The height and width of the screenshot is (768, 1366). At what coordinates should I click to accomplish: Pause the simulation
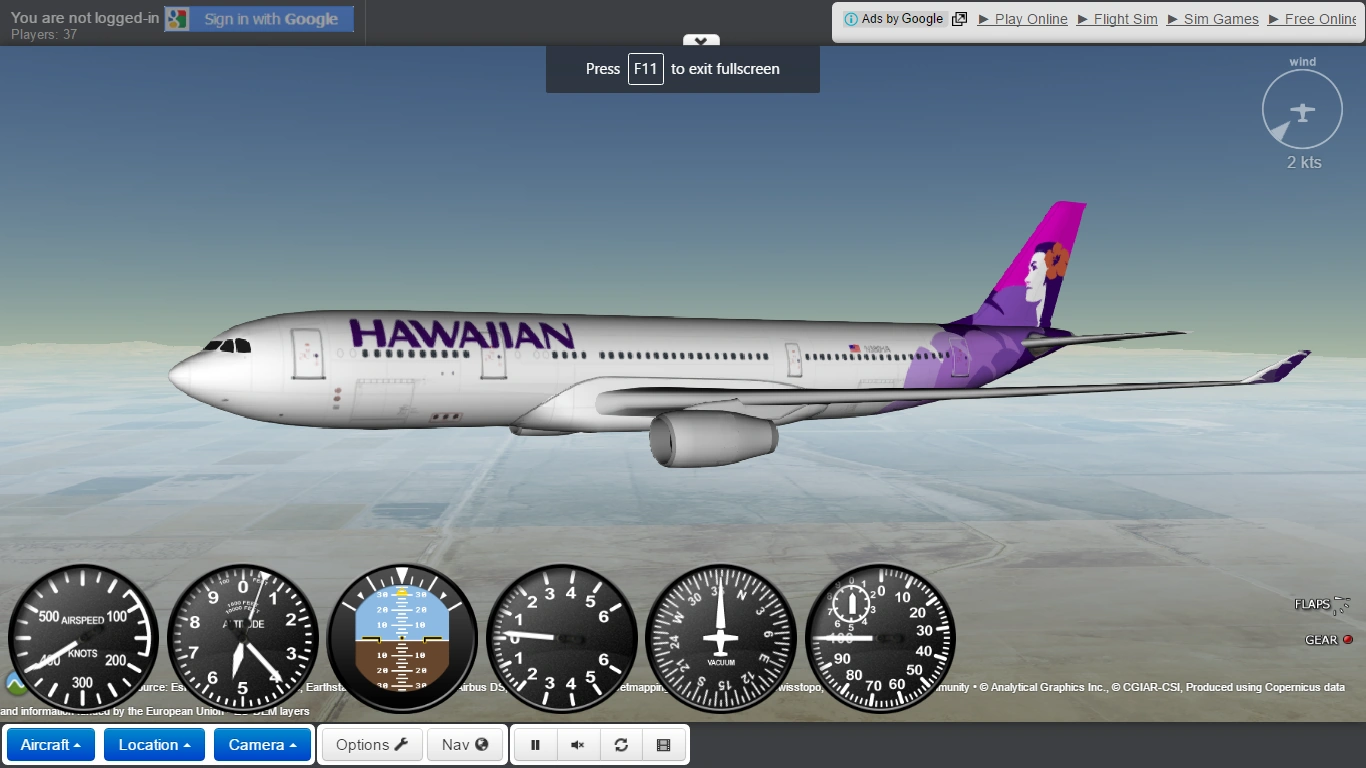(x=535, y=744)
